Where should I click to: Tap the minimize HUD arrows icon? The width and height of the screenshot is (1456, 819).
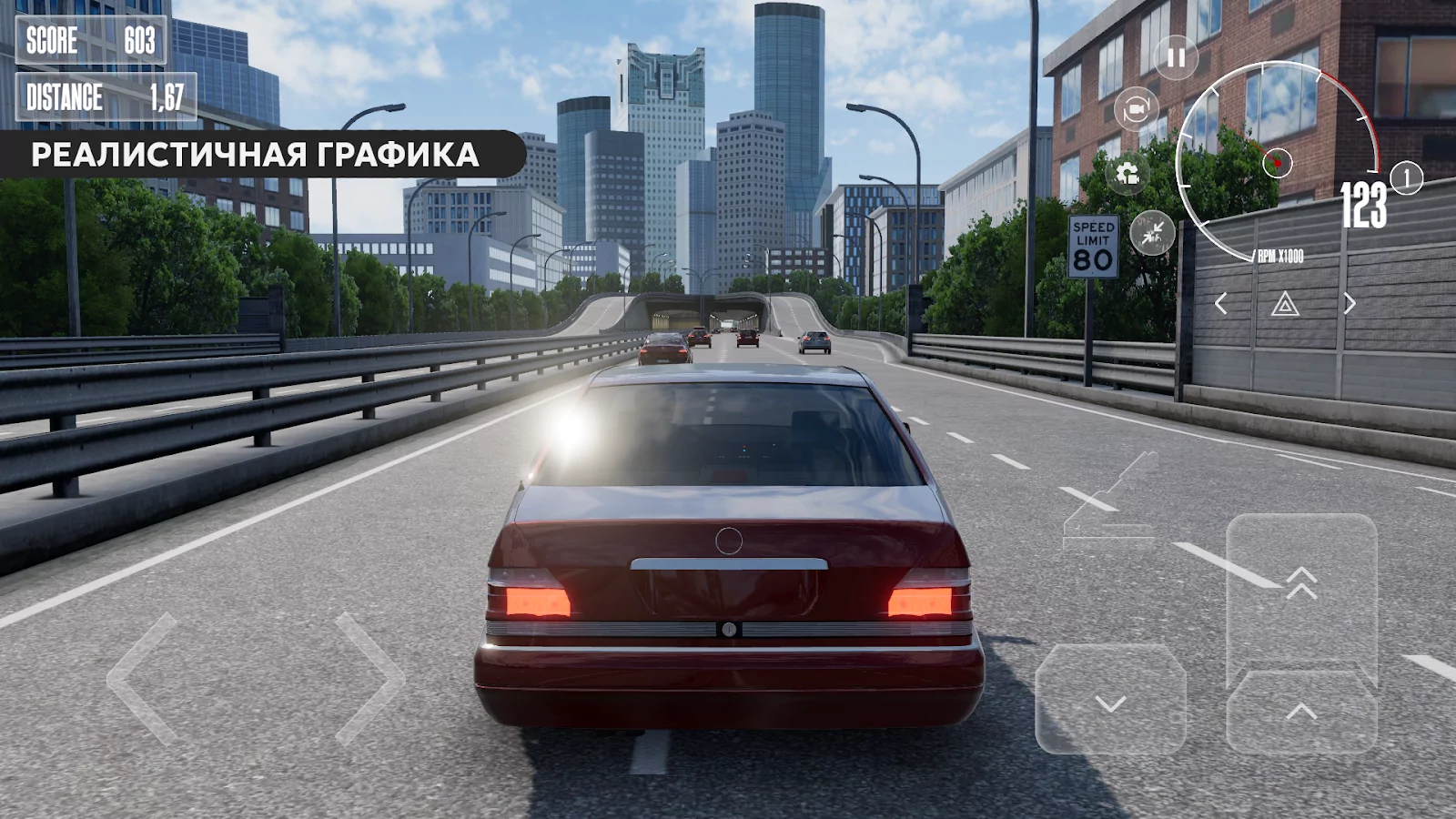(1152, 231)
